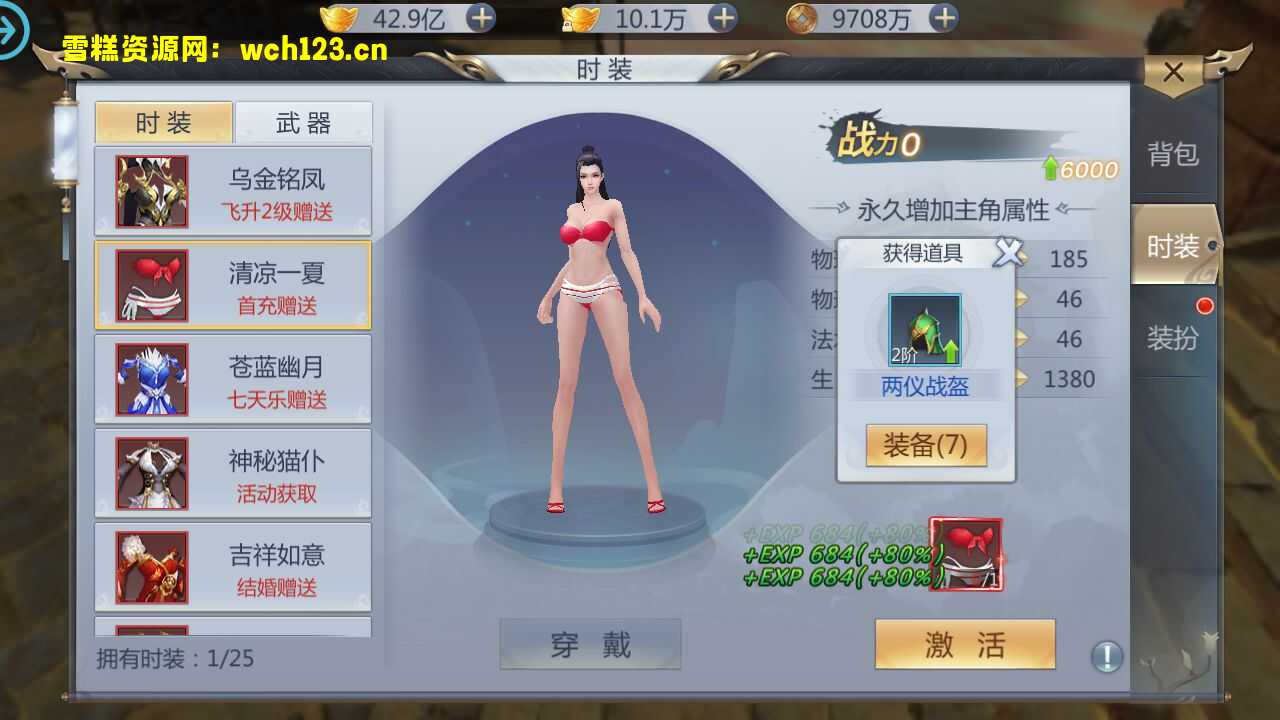Tap the plus button beside 42.9亿 gold
Image resolution: width=1280 pixels, height=720 pixels.
(x=483, y=17)
